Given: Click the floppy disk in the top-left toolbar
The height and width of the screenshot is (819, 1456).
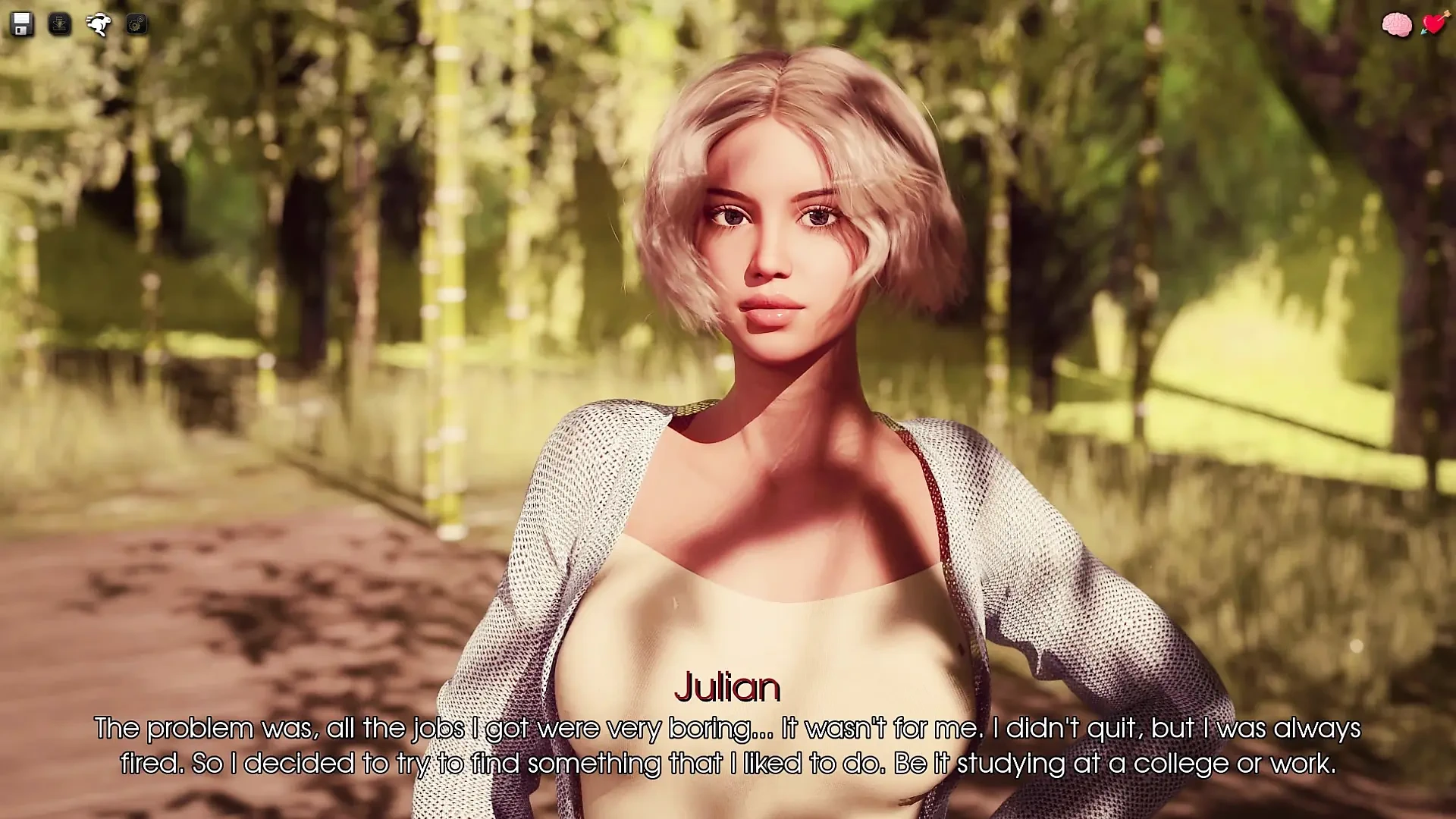Looking at the screenshot, I should (23, 25).
